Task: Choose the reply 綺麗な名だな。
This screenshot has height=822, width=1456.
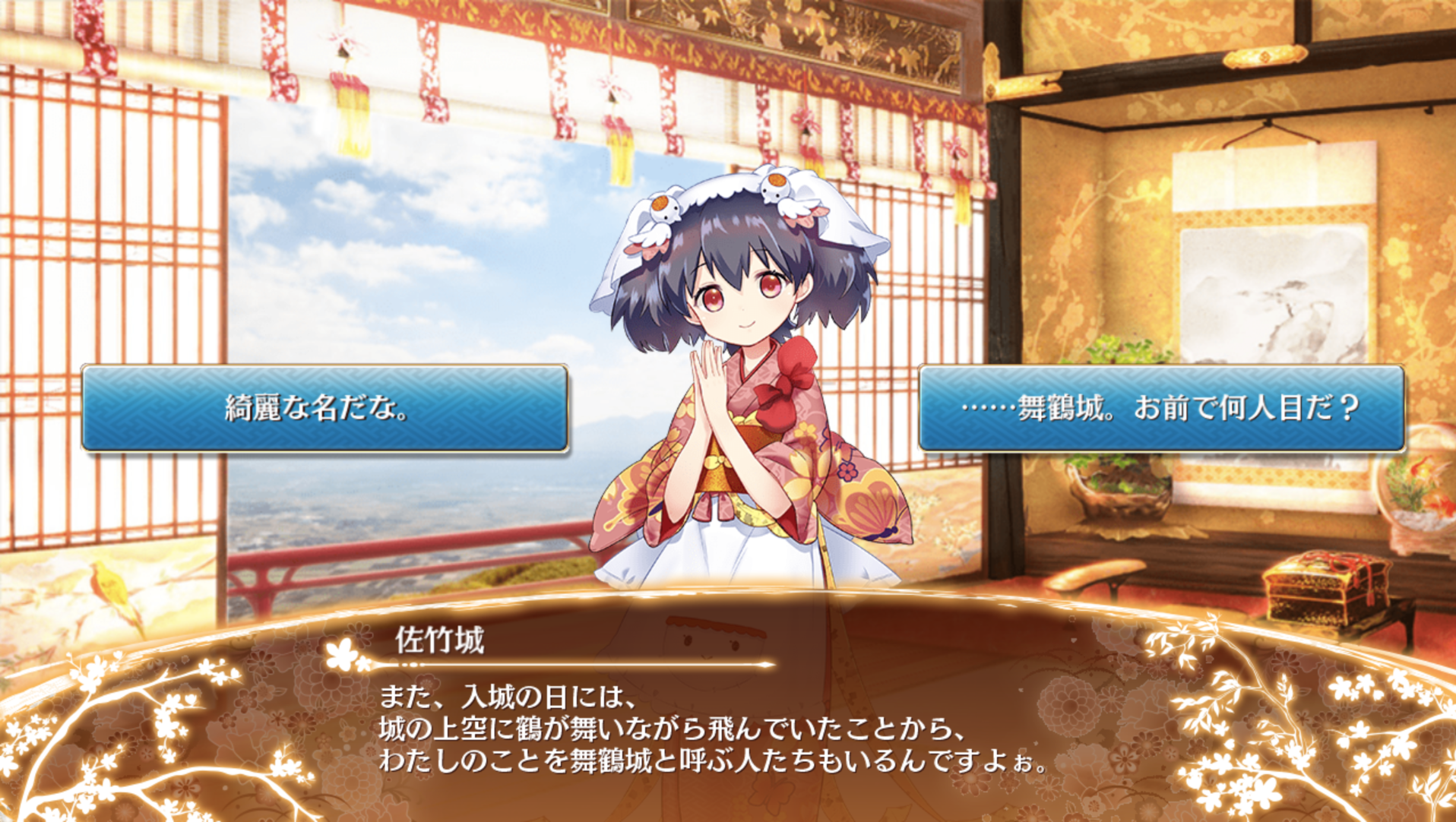Action: click(324, 408)
